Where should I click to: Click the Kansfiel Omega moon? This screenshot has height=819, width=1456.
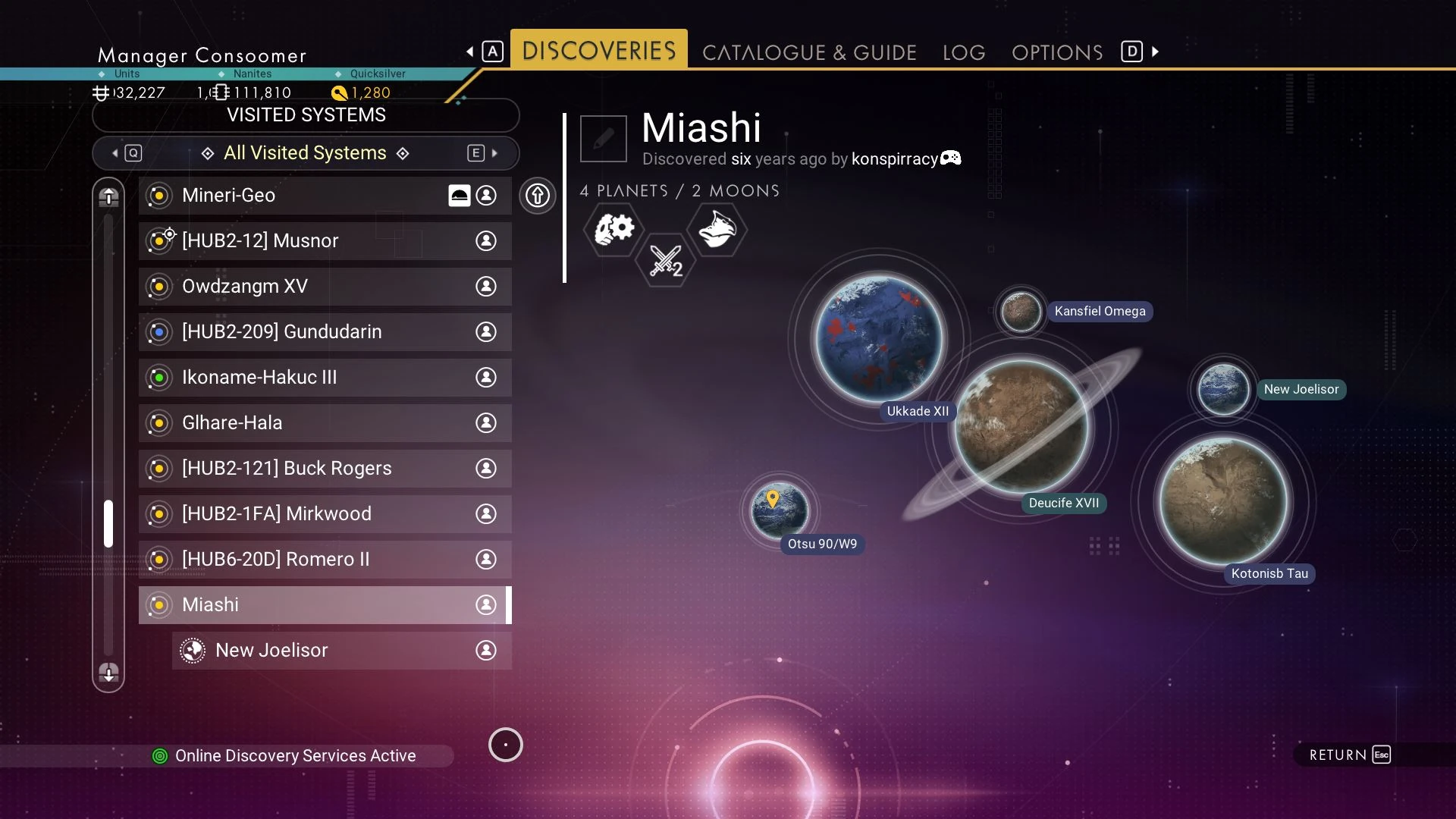pos(1020,311)
